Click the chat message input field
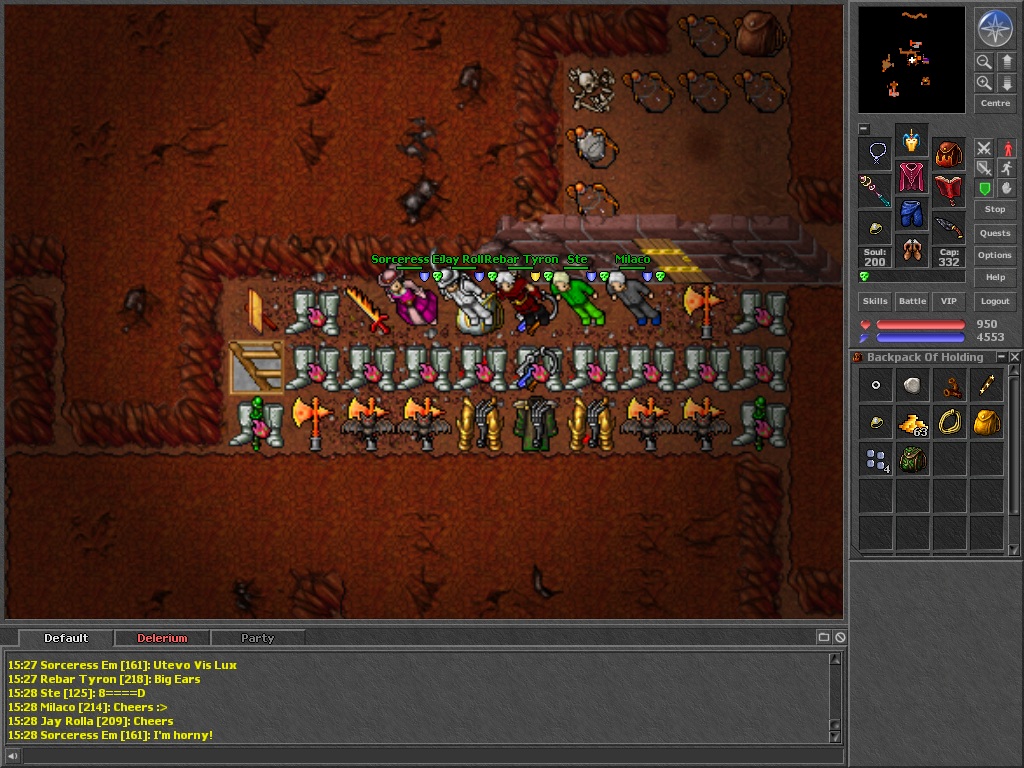This screenshot has height=768, width=1024. (420, 756)
